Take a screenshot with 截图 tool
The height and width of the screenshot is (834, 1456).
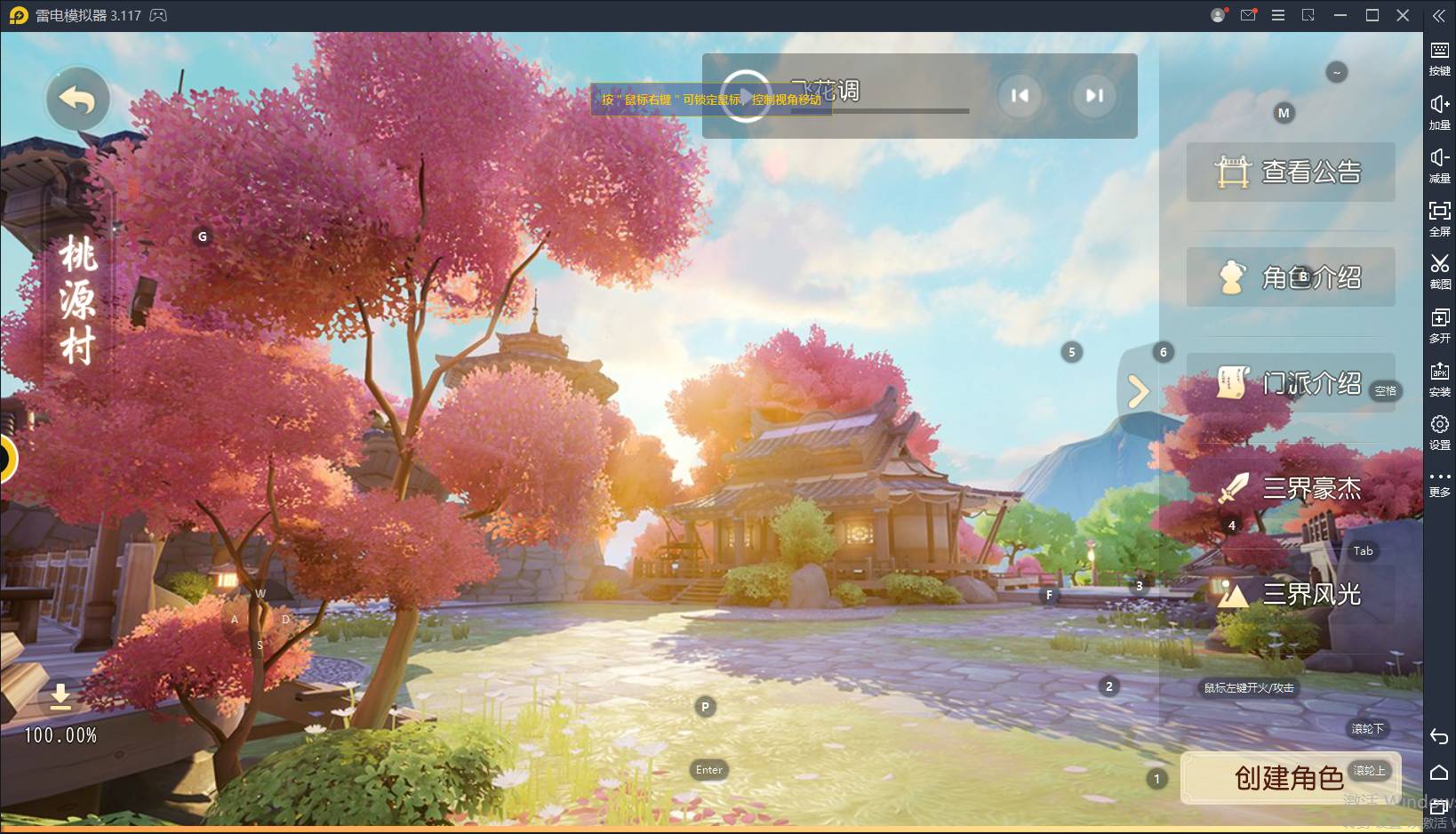point(1439,270)
